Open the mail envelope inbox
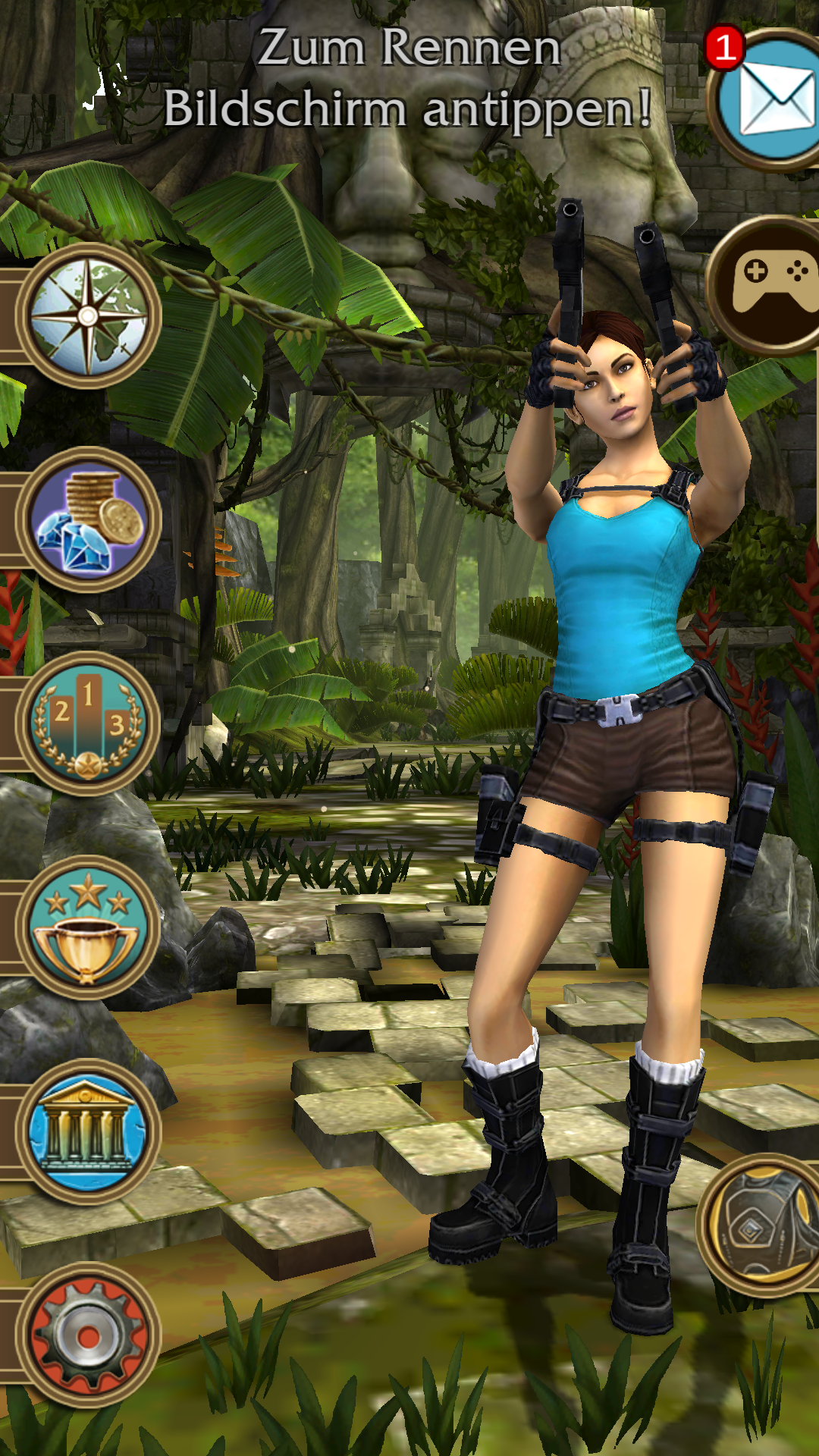The height and width of the screenshot is (1456, 819). [770, 100]
